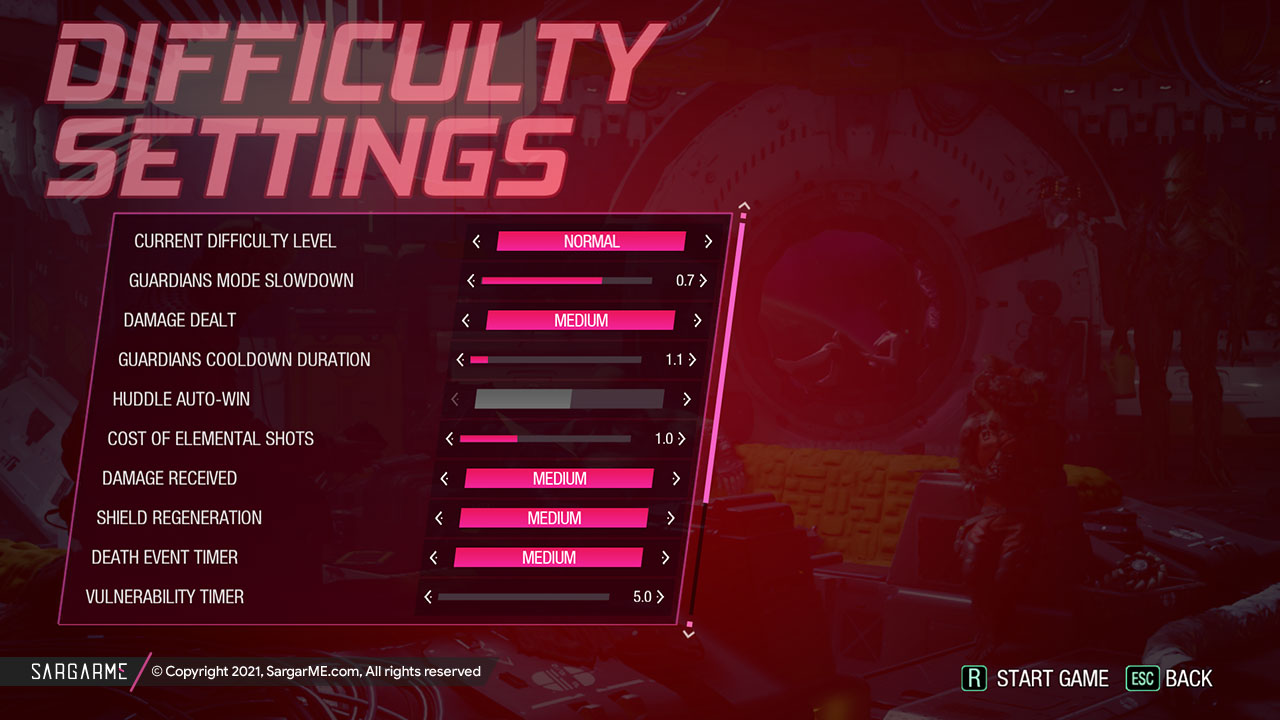Adjust the Cost of Elemental Shots slider
1280x720 pixels.
pos(545,439)
